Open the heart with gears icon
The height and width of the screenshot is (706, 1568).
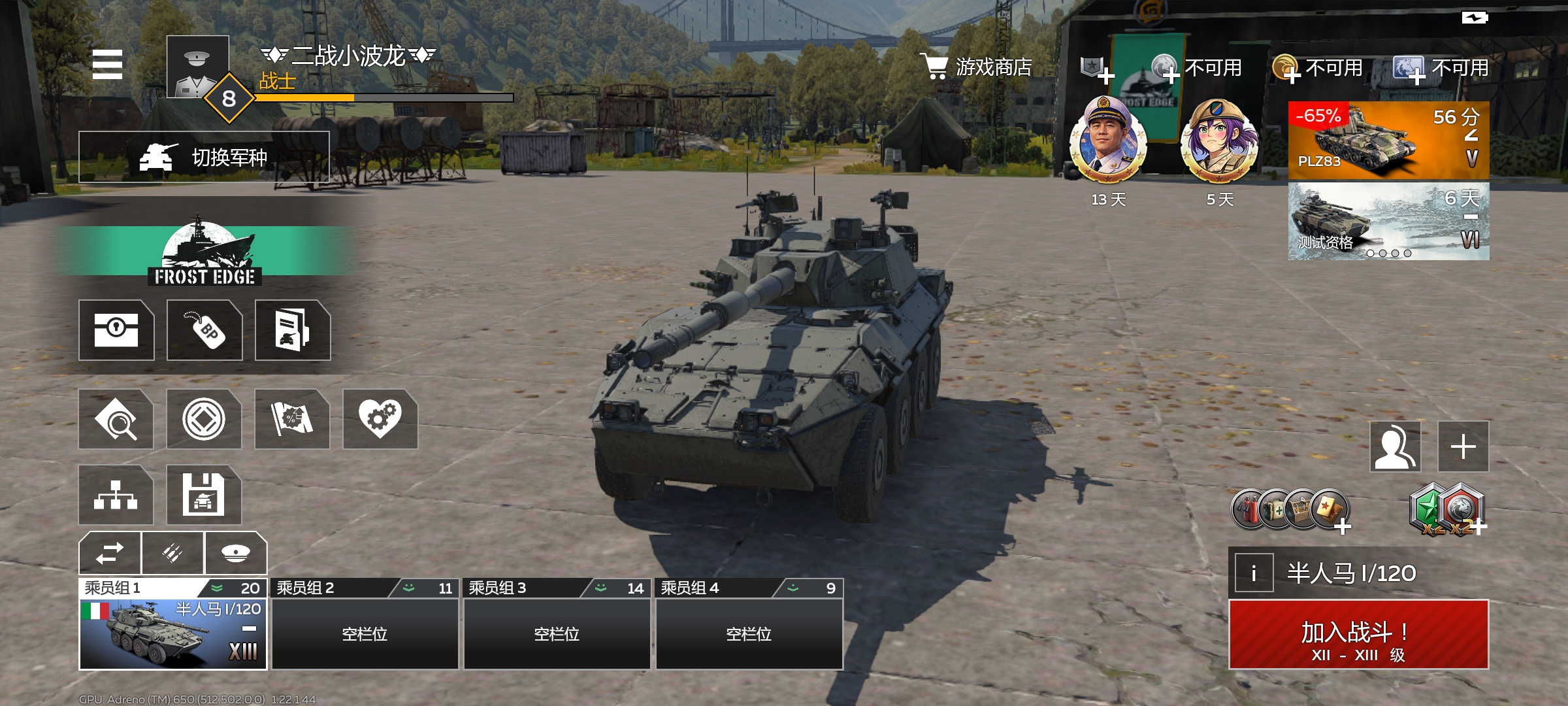(x=380, y=419)
